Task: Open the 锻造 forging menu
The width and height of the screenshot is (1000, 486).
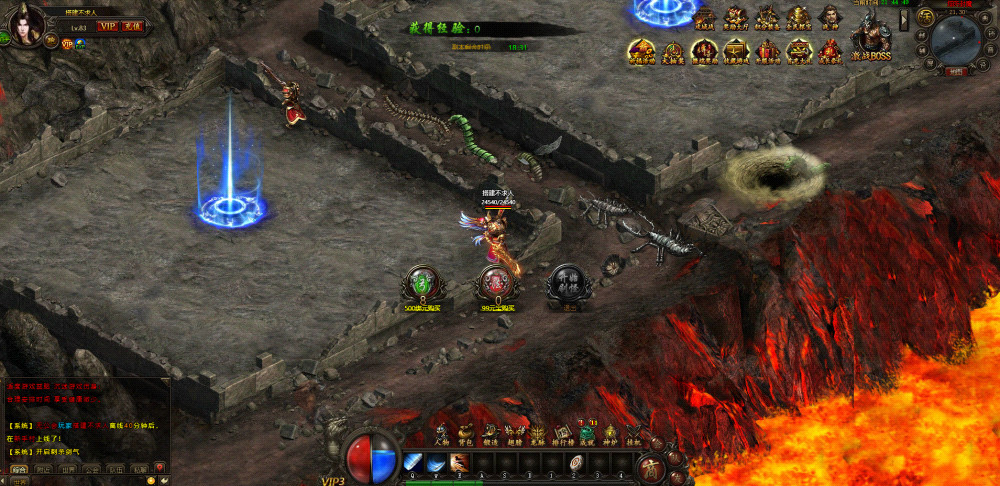Action: [x=489, y=431]
